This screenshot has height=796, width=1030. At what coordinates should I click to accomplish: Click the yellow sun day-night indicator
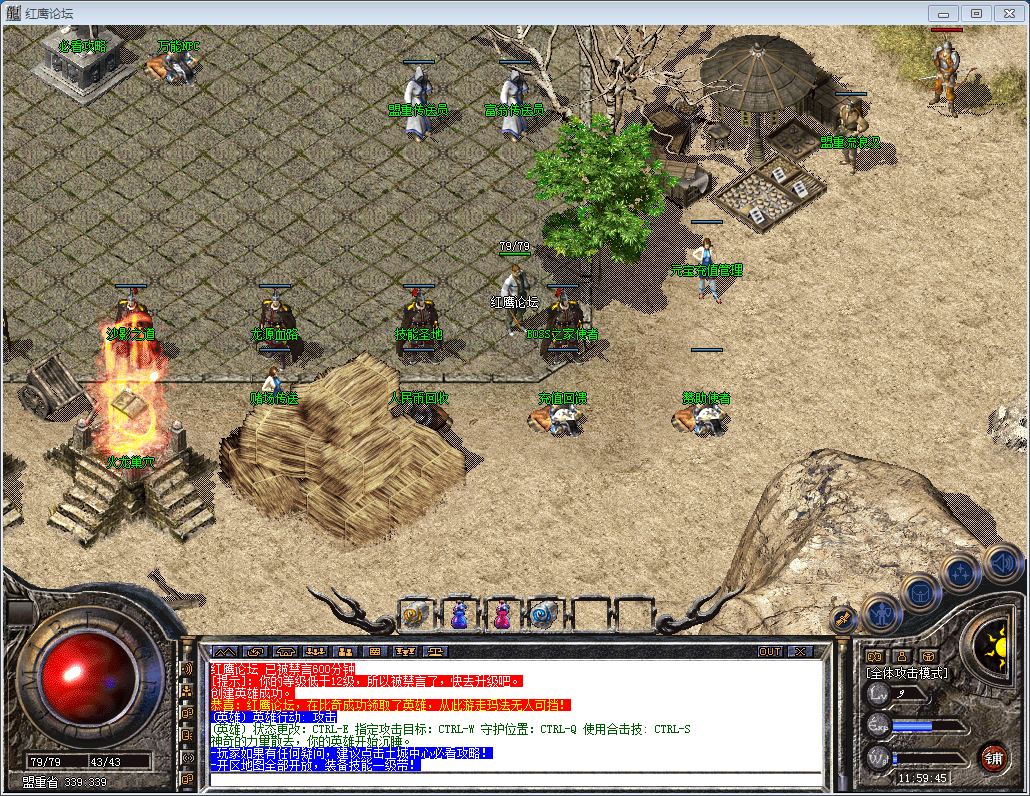(x=995, y=638)
